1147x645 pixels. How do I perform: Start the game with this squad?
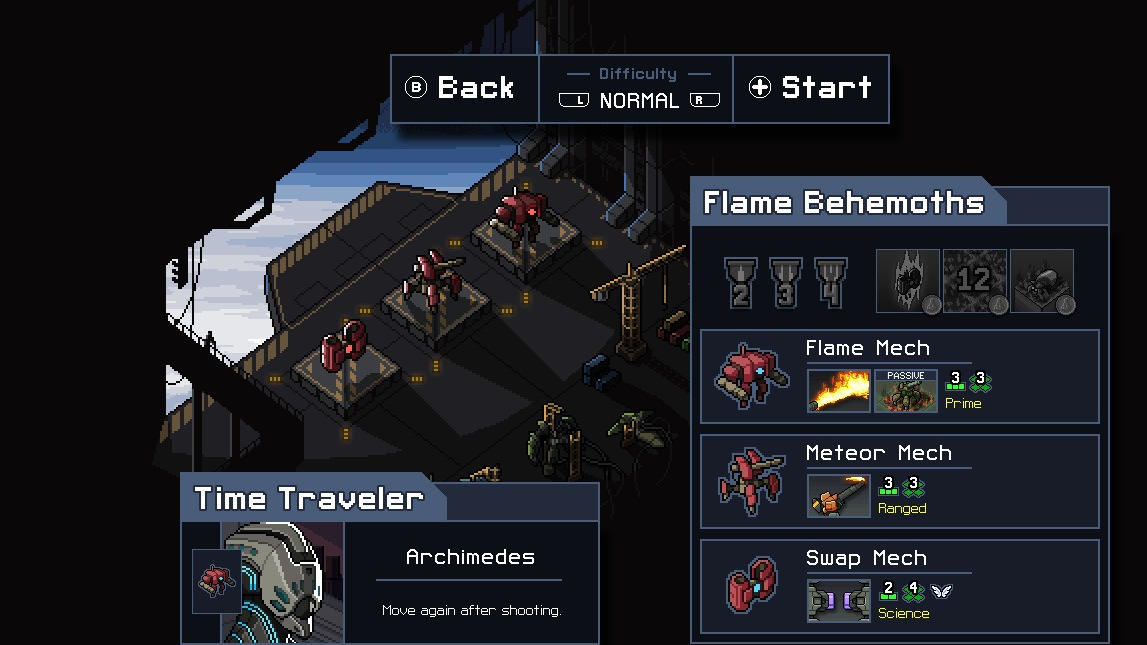(811, 88)
